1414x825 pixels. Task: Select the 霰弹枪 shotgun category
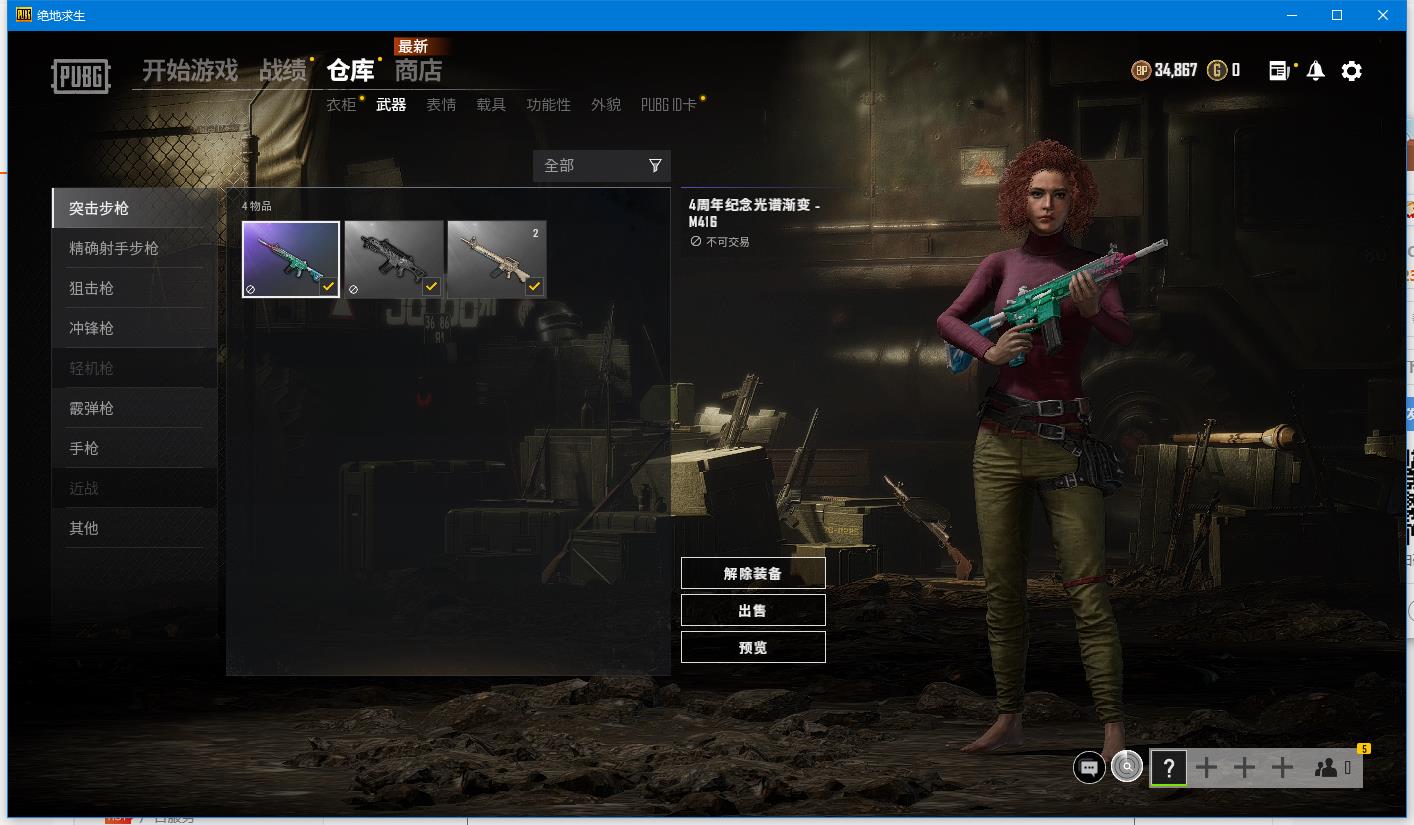(92, 408)
